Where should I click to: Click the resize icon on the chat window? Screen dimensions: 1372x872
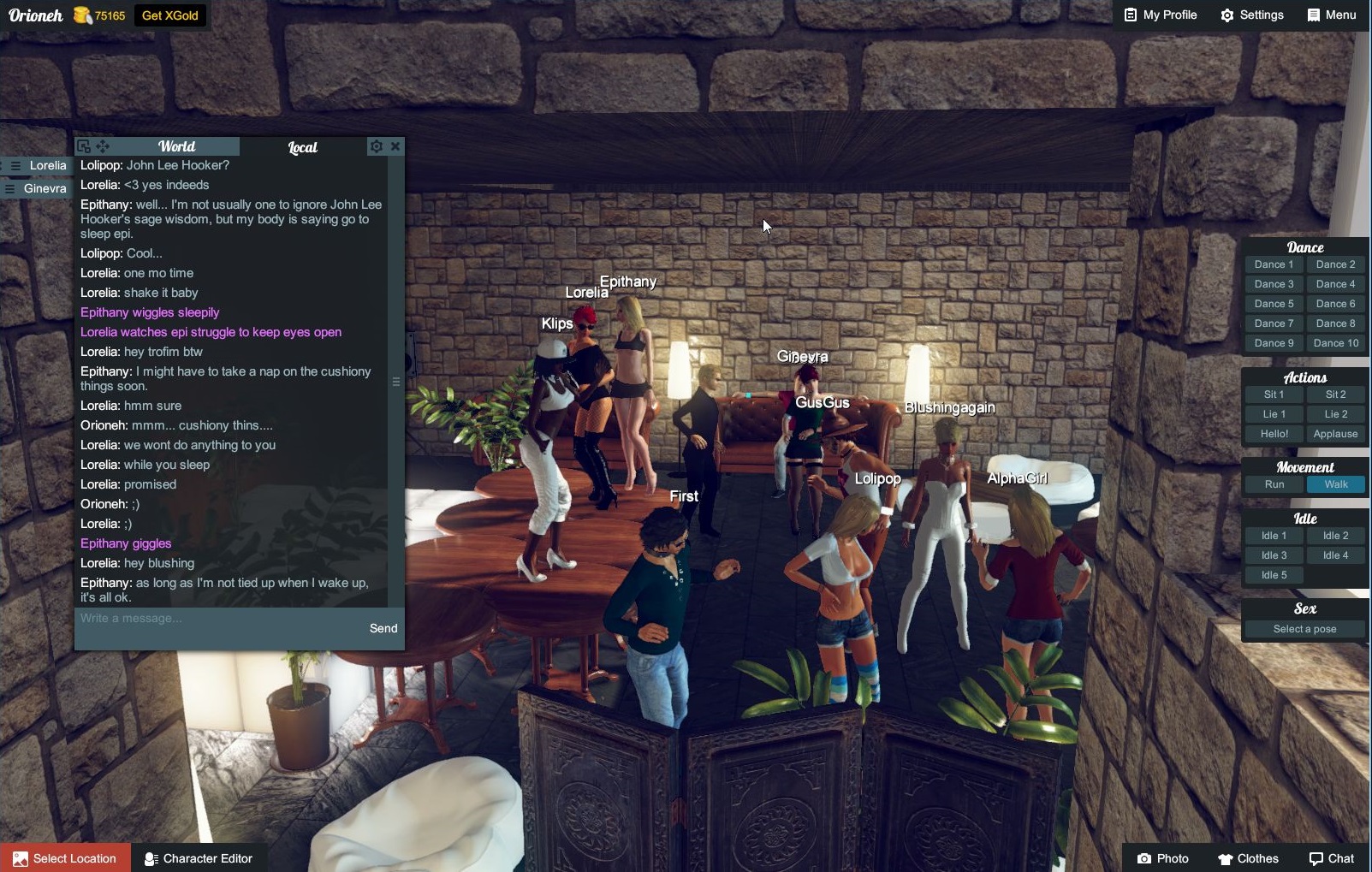click(x=83, y=145)
